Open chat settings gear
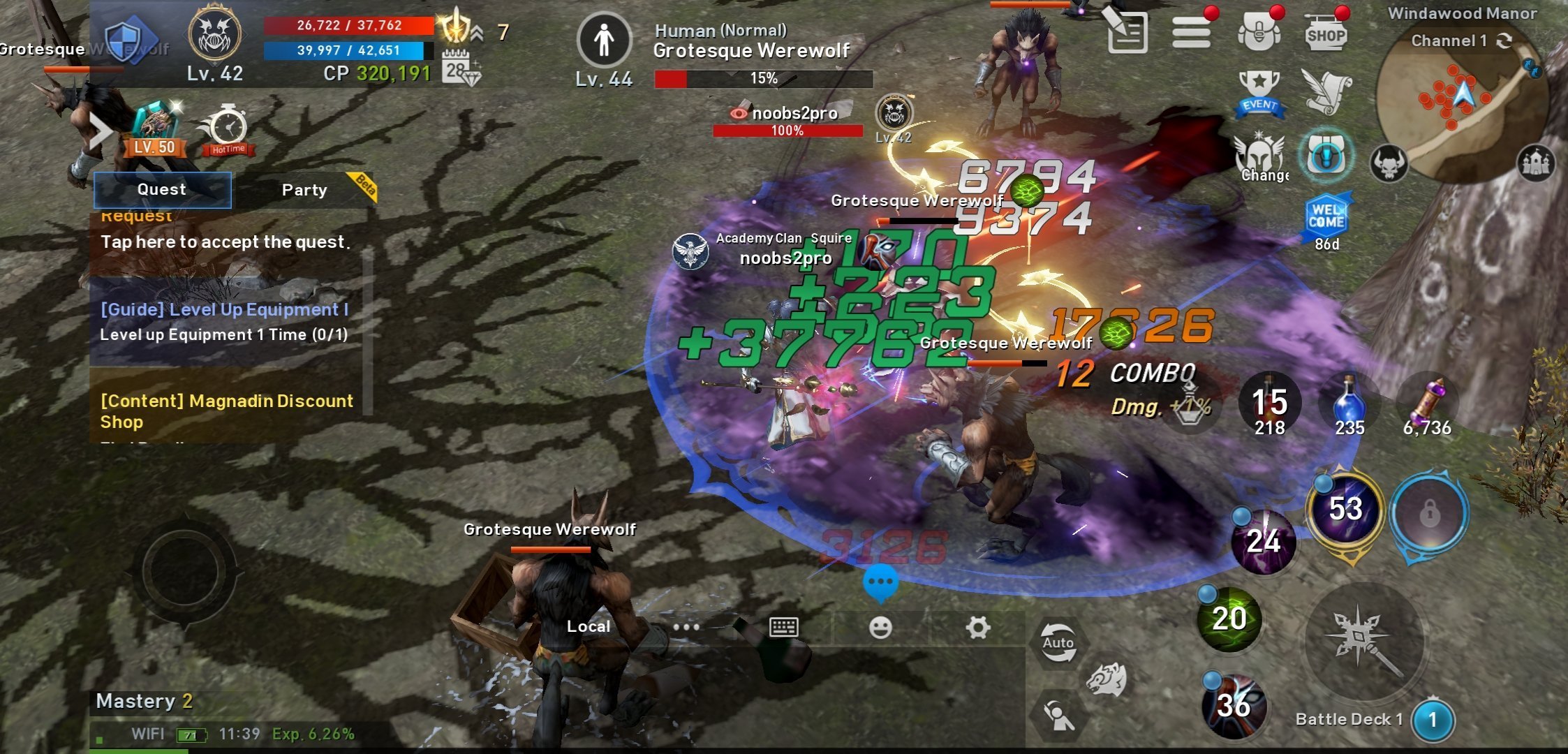 coord(977,628)
